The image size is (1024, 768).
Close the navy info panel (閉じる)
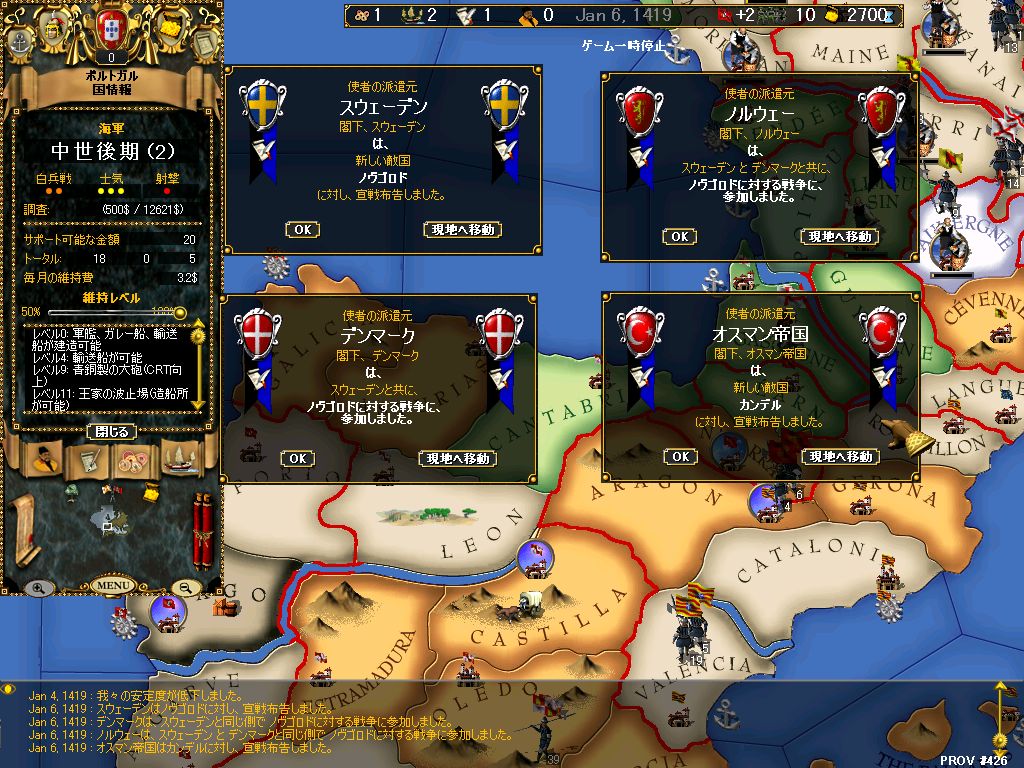[112, 432]
